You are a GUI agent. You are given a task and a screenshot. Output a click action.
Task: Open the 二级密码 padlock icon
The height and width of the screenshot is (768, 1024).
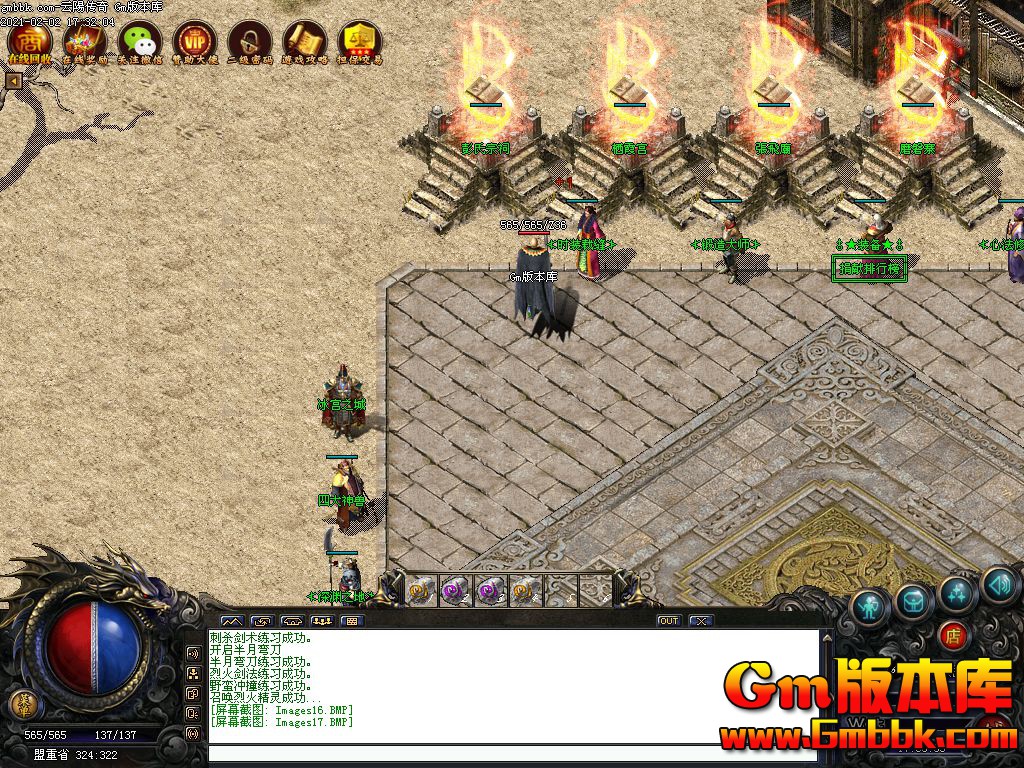tap(250, 41)
